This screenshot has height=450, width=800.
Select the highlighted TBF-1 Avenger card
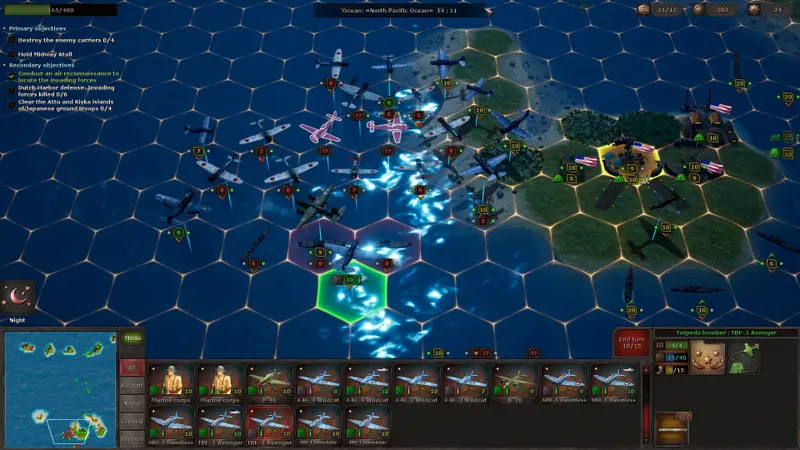[269, 423]
